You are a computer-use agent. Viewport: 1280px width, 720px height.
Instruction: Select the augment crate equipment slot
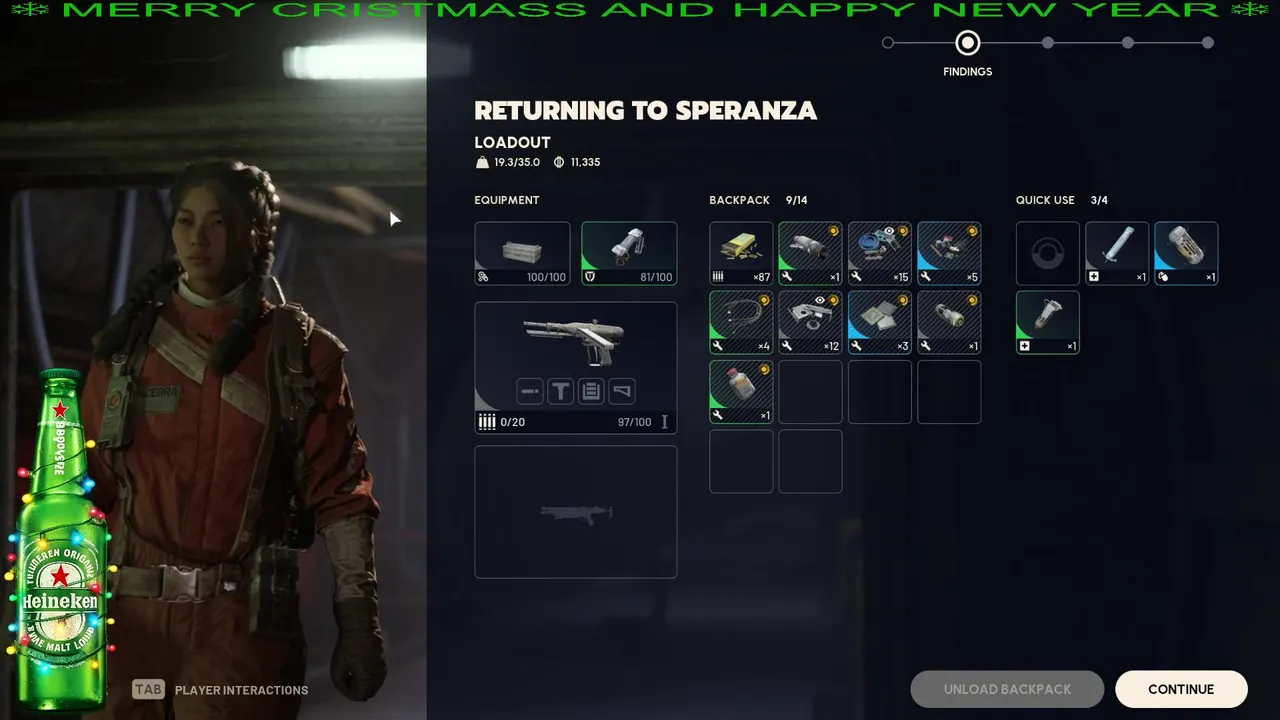point(522,253)
